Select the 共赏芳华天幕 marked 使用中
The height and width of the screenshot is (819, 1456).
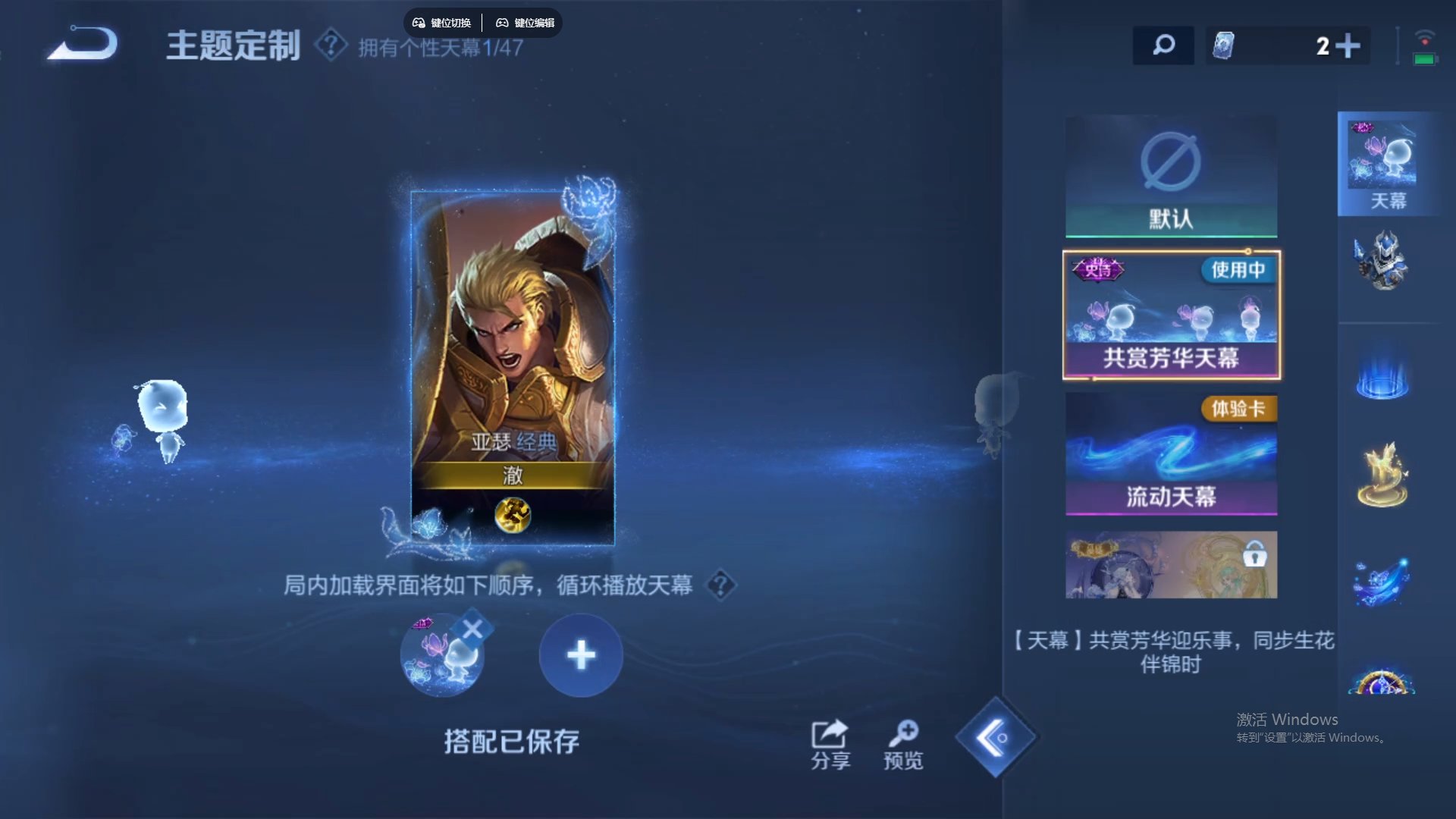click(x=1172, y=315)
